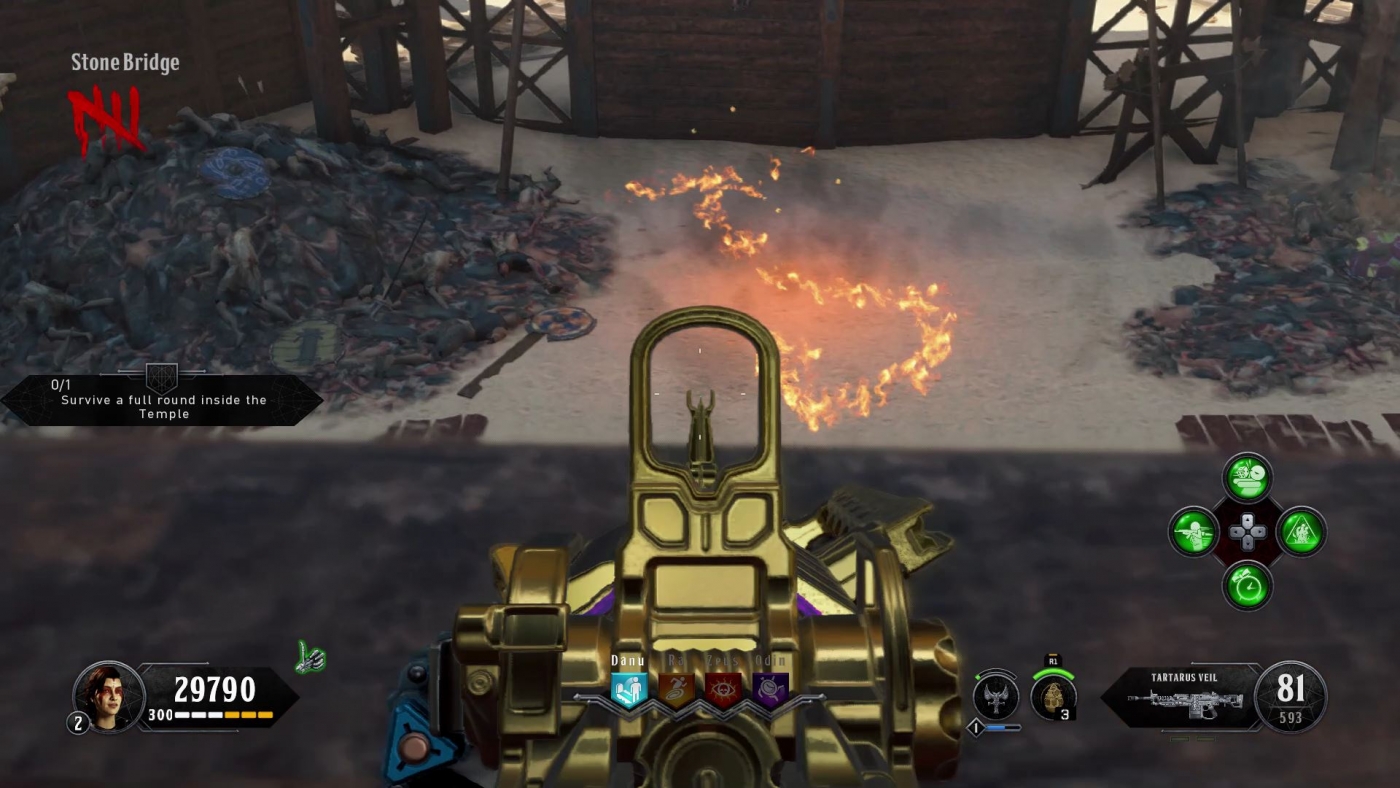
Task: Click the Stone Bridge location label
Action: (x=124, y=62)
